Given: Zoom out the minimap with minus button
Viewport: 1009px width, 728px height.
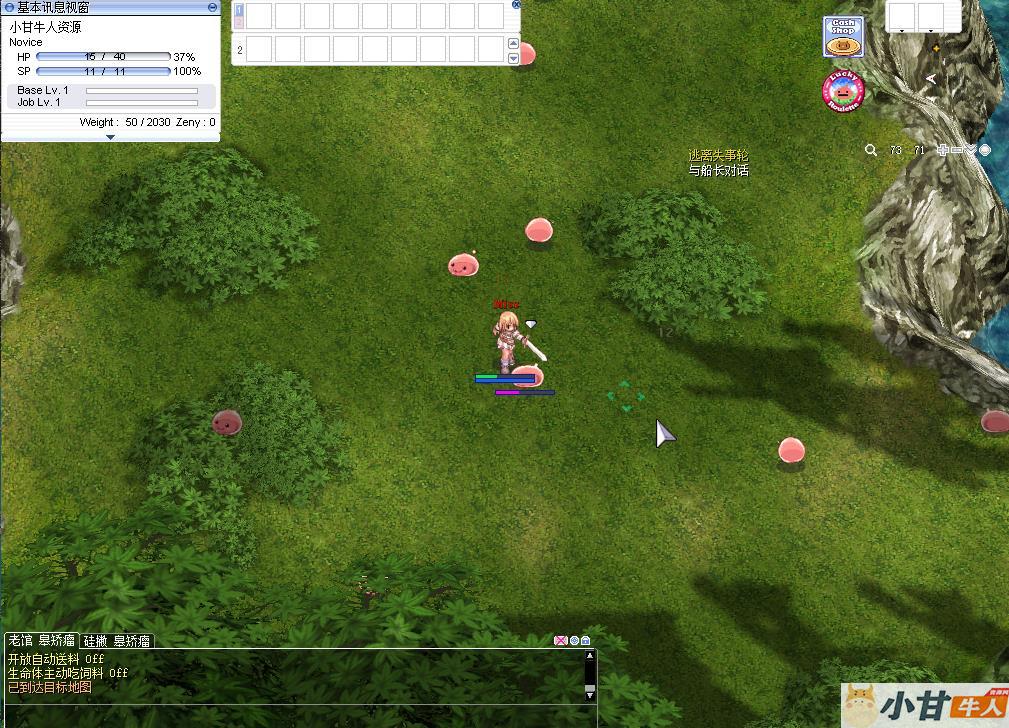Looking at the screenshot, I should coord(956,150).
